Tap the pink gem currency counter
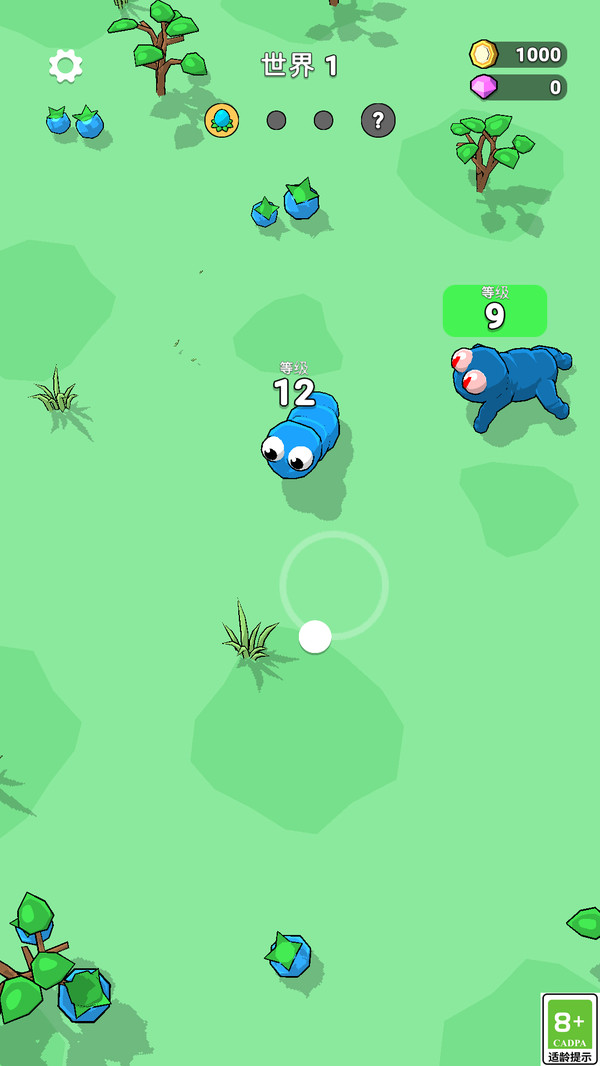The height and width of the screenshot is (1066, 600). 518,88
